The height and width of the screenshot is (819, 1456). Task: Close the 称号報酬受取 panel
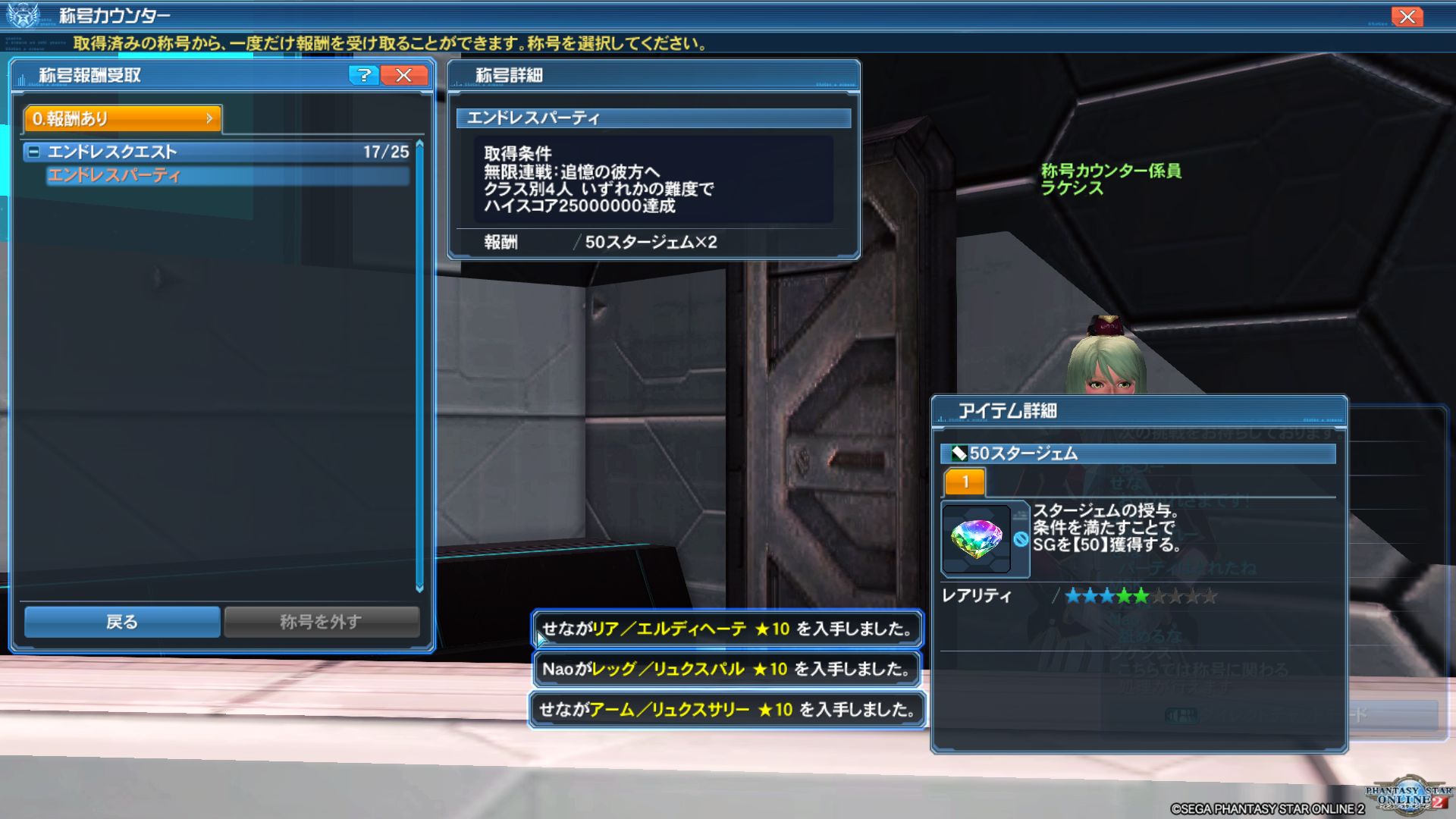(404, 75)
